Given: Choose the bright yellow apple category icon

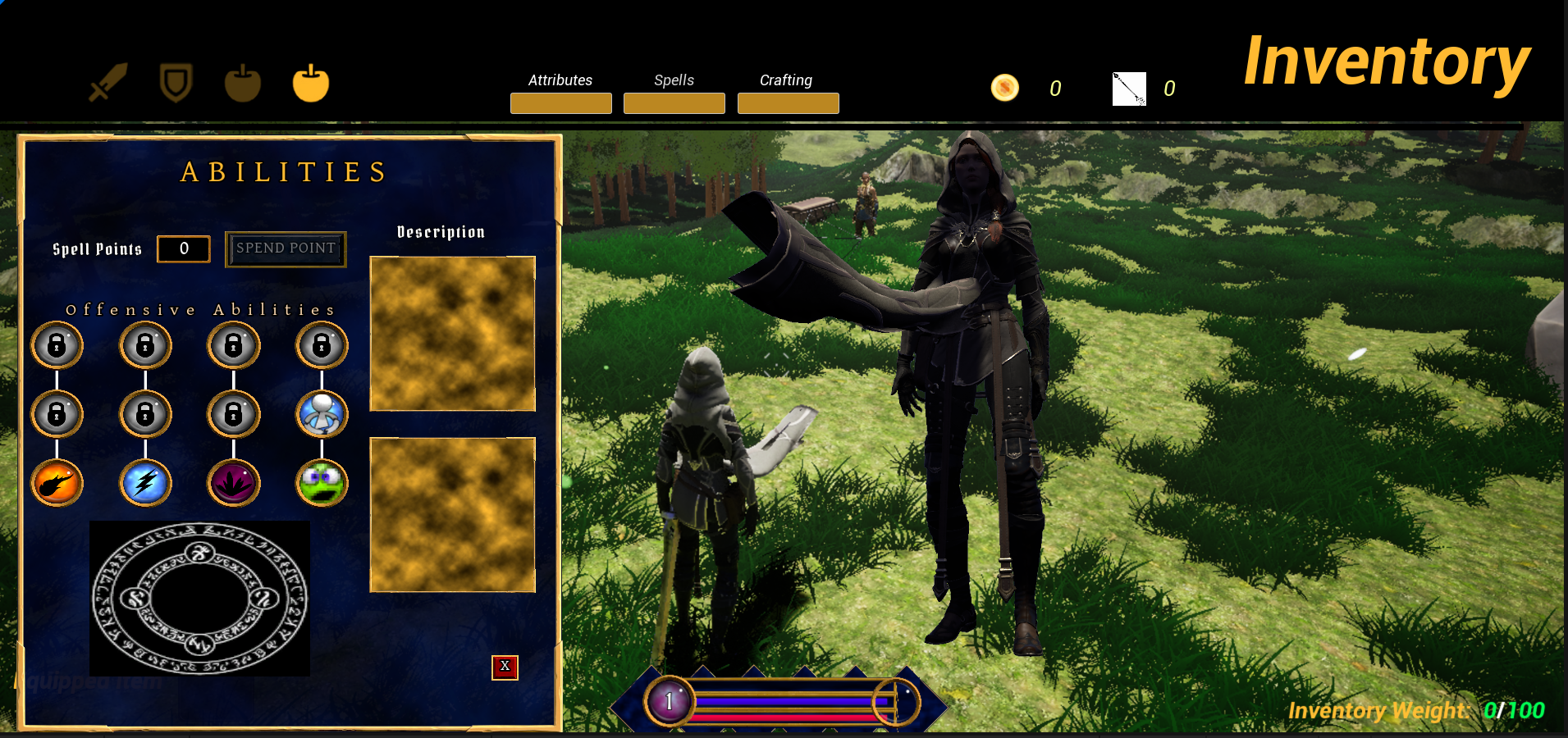Looking at the screenshot, I should (x=311, y=83).
